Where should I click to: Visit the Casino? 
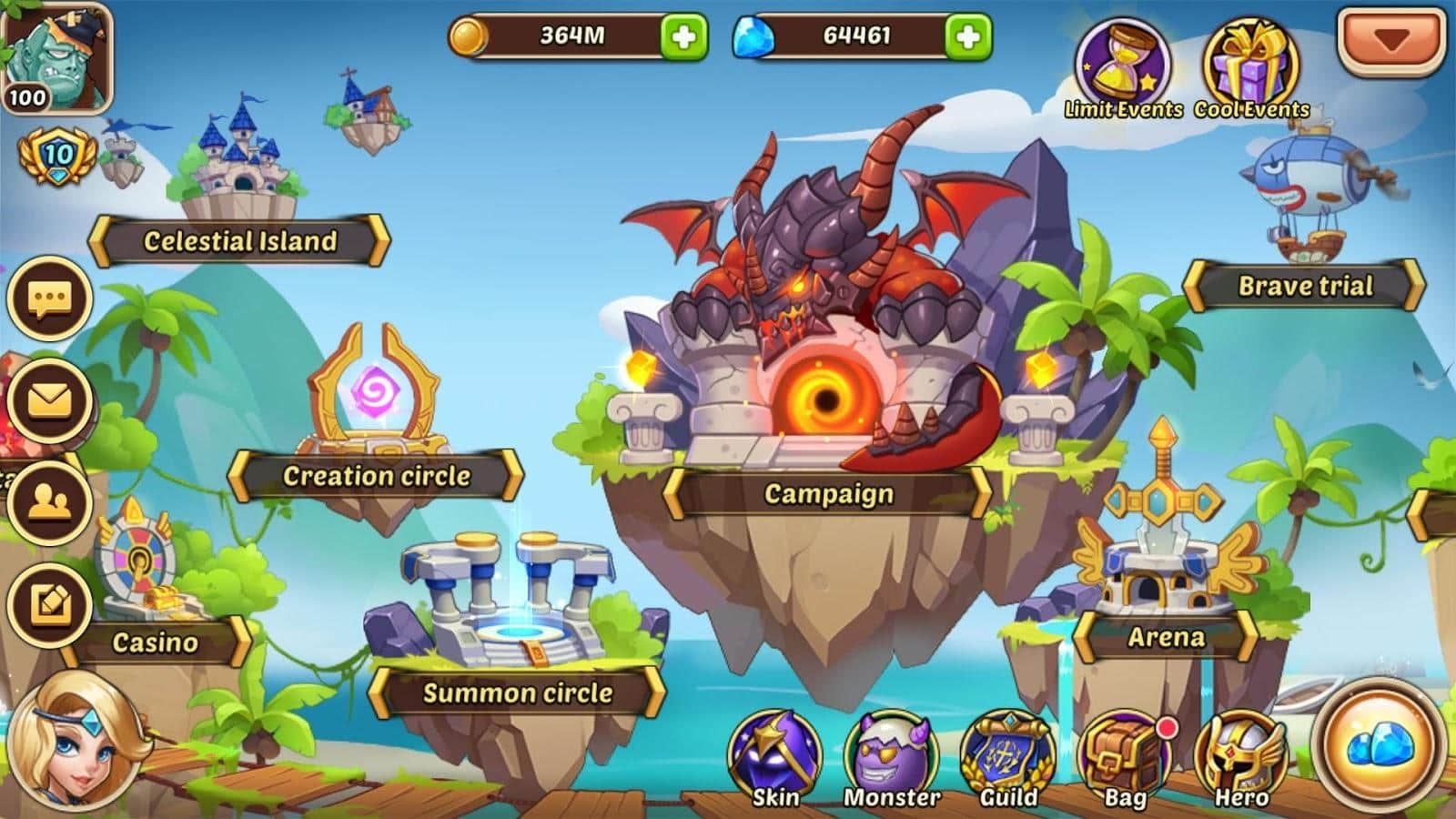point(155,642)
